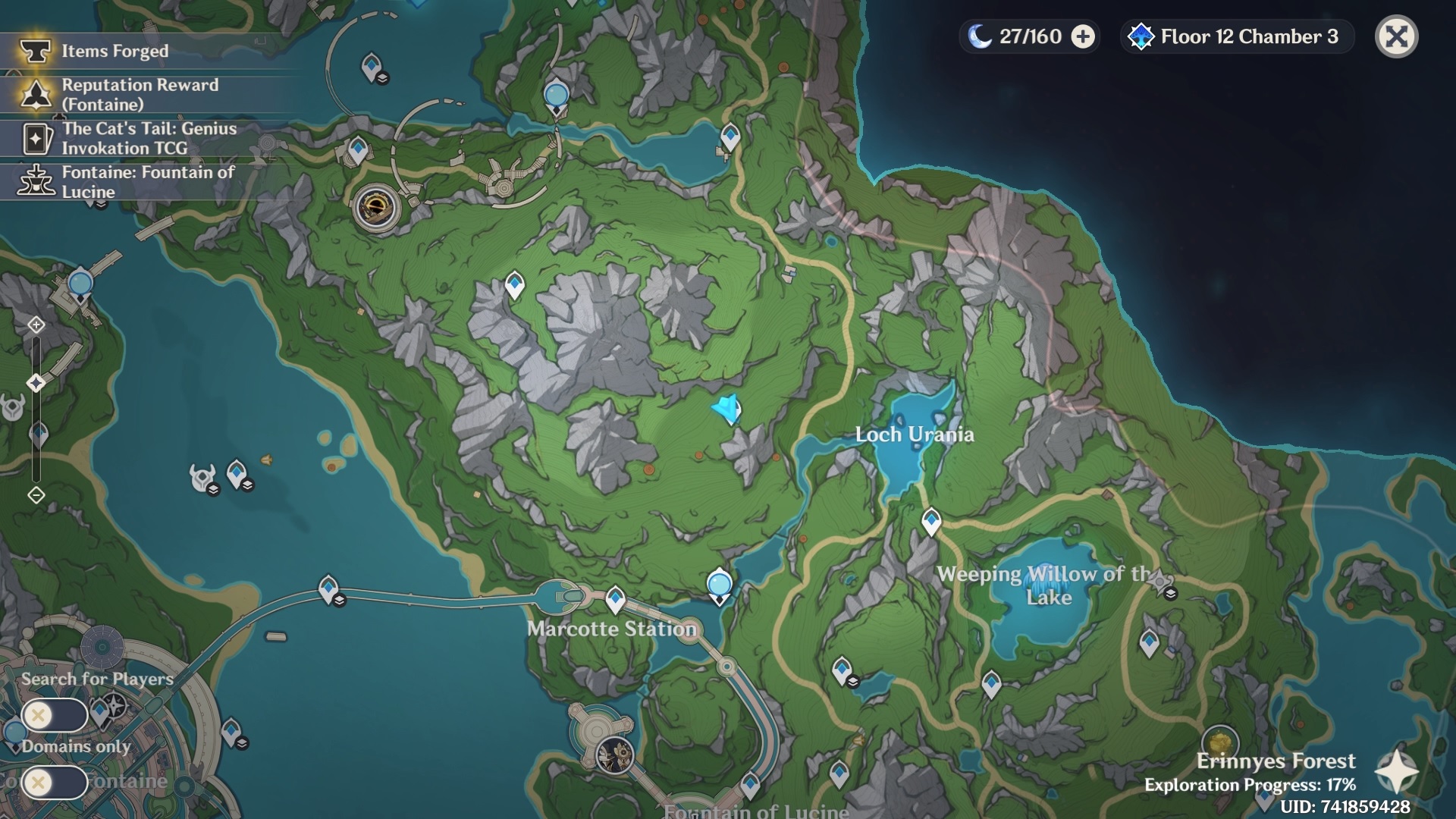Screen dimensions: 1456x819
Task: Click the map zoom-out minus button
Action: pos(36,495)
